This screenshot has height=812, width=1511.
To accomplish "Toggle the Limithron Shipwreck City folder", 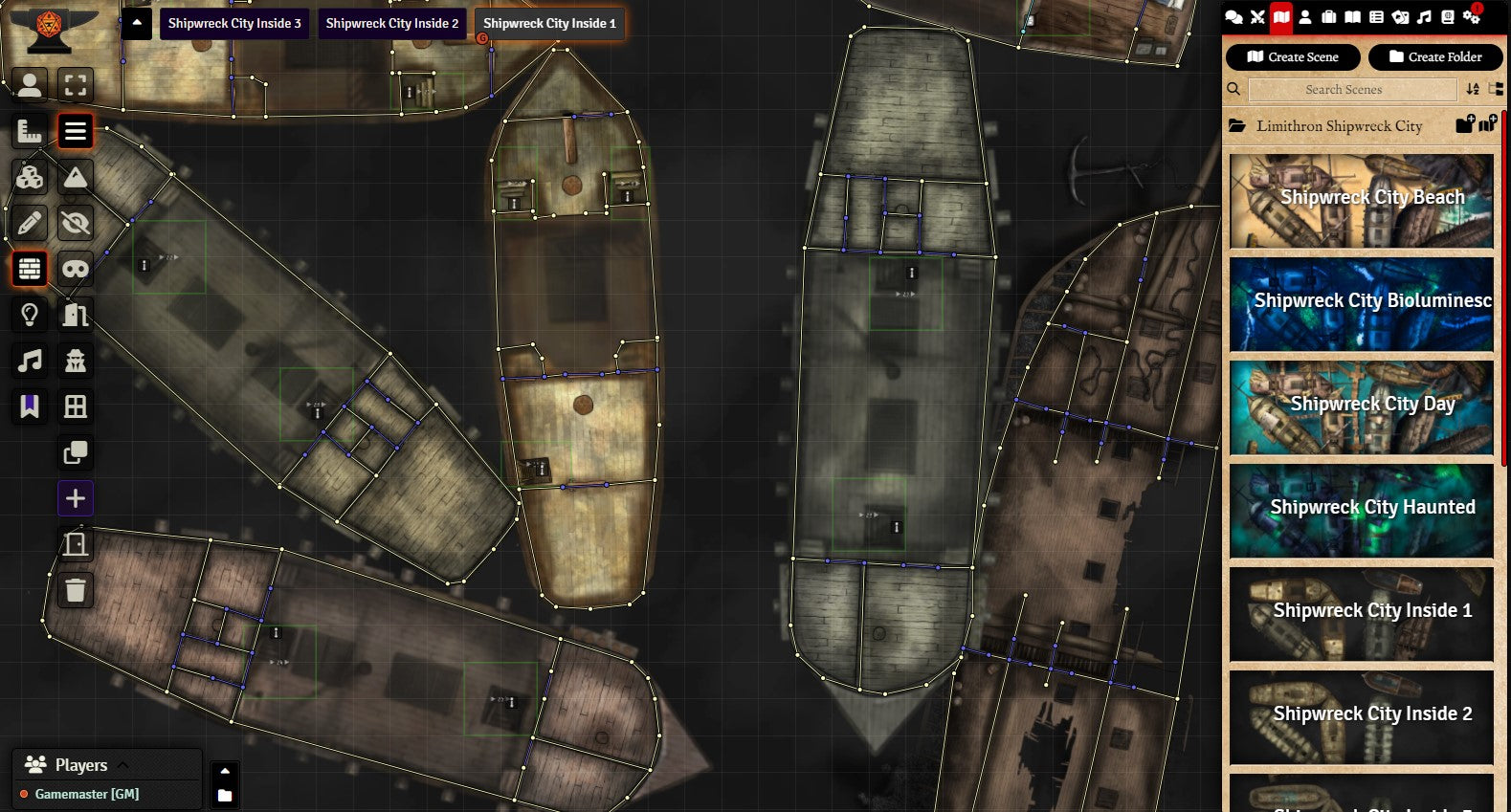I will [x=1339, y=126].
